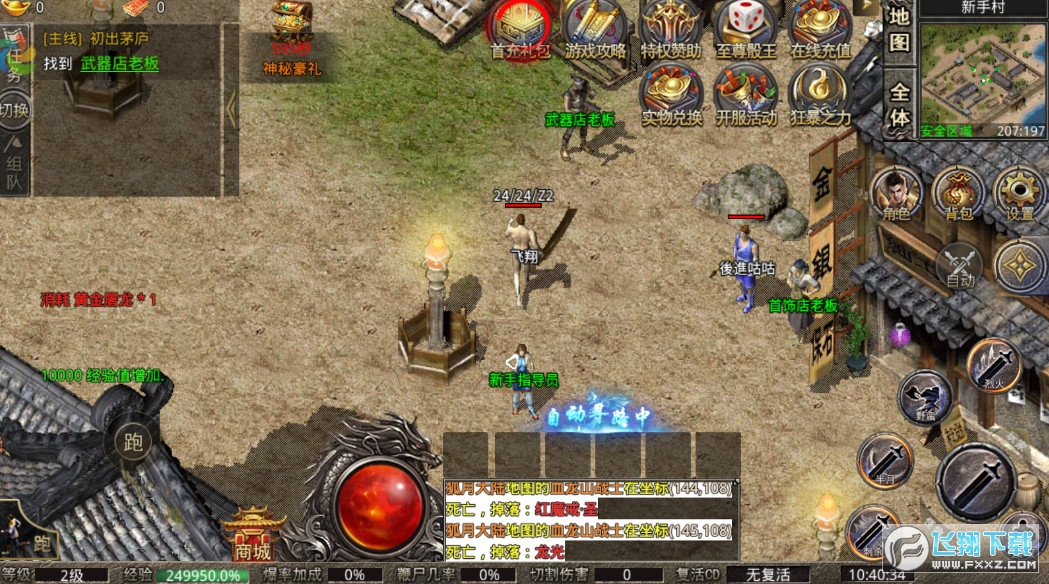Open the 在线充值 online recharge
The height and width of the screenshot is (584, 1049).
tap(820, 28)
